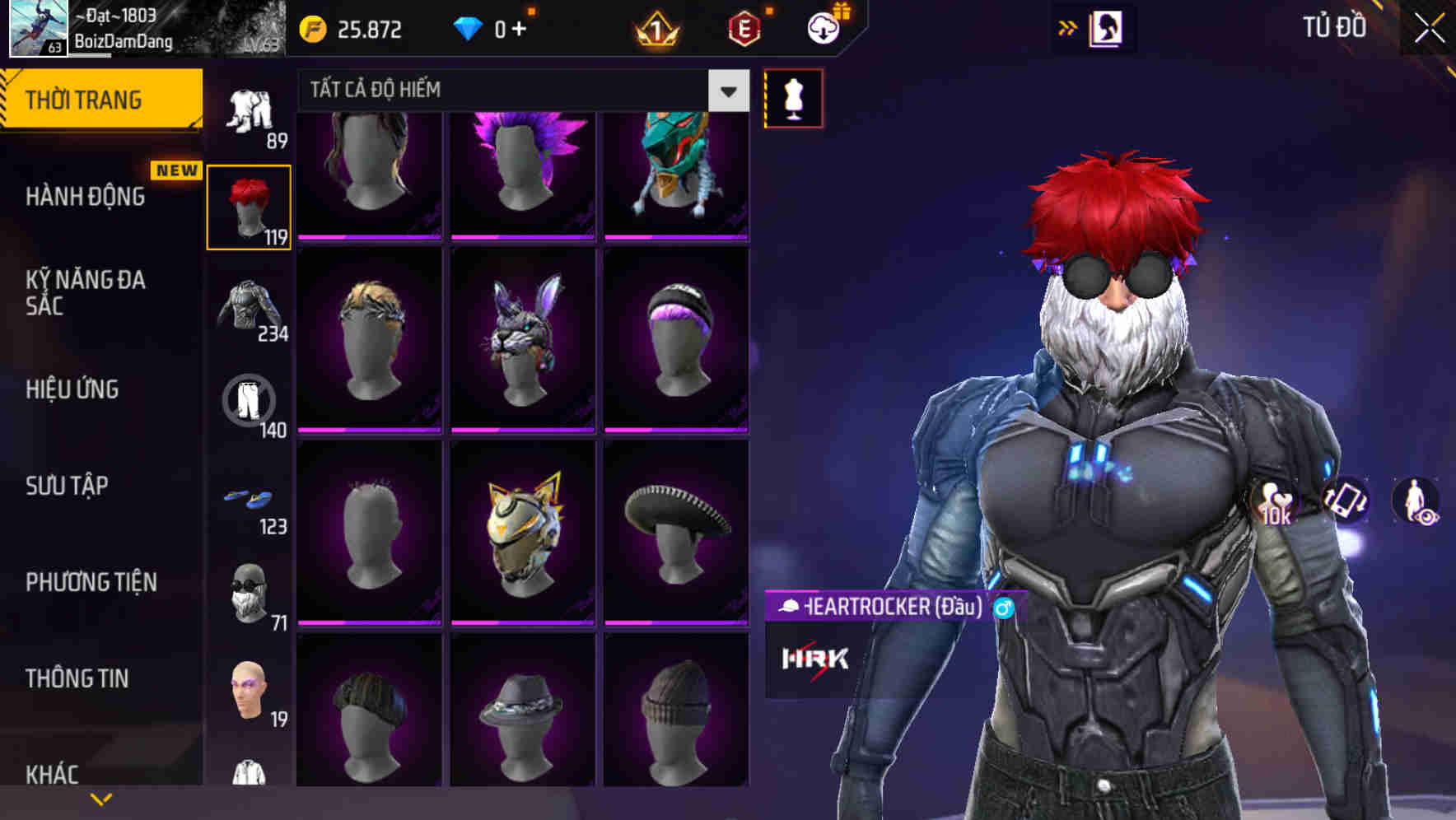The width and height of the screenshot is (1456, 820).
Task: Open the face category showing 19 items
Action: 250,692
